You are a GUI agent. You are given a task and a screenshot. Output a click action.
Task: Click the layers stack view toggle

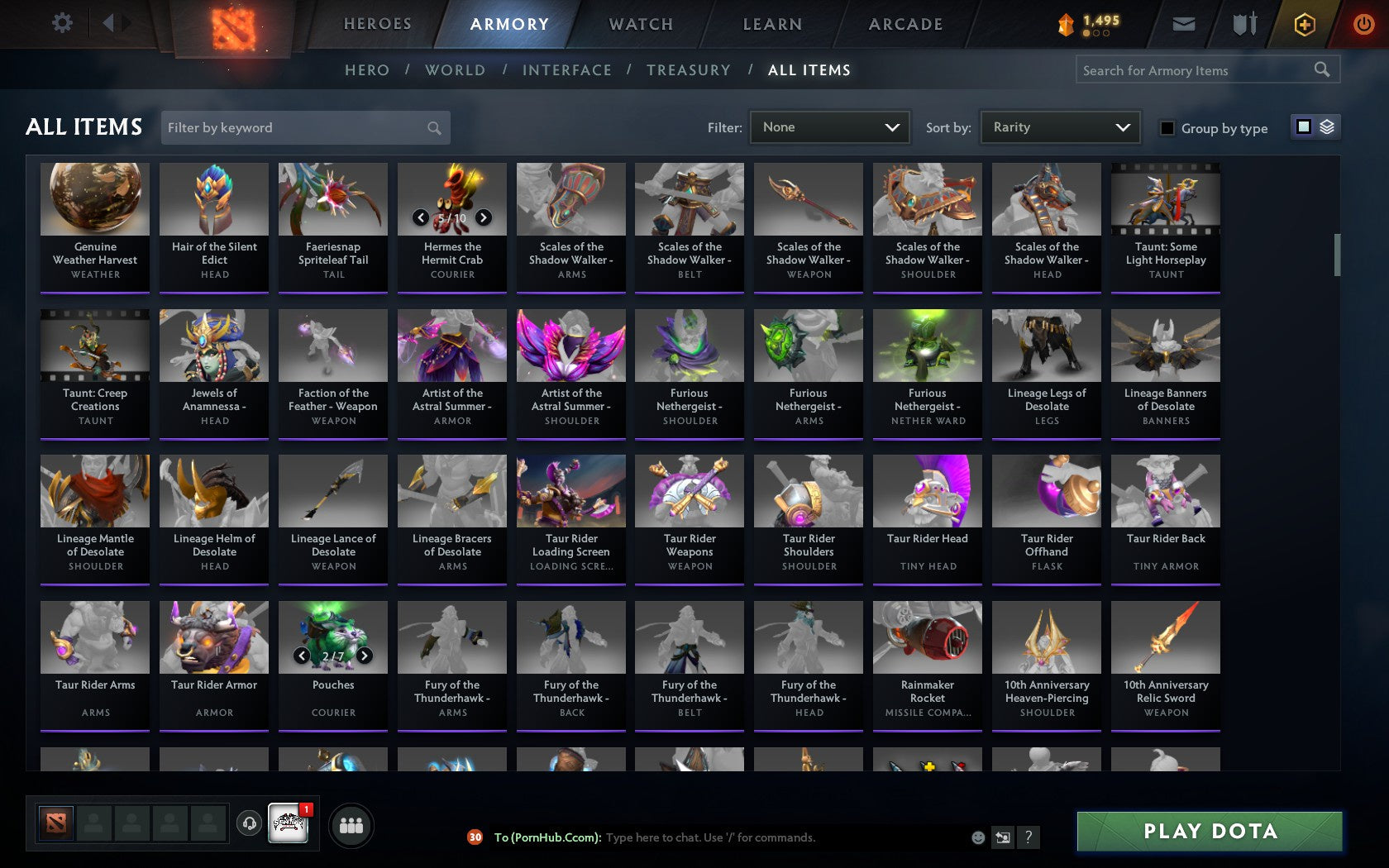point(1327,127)
